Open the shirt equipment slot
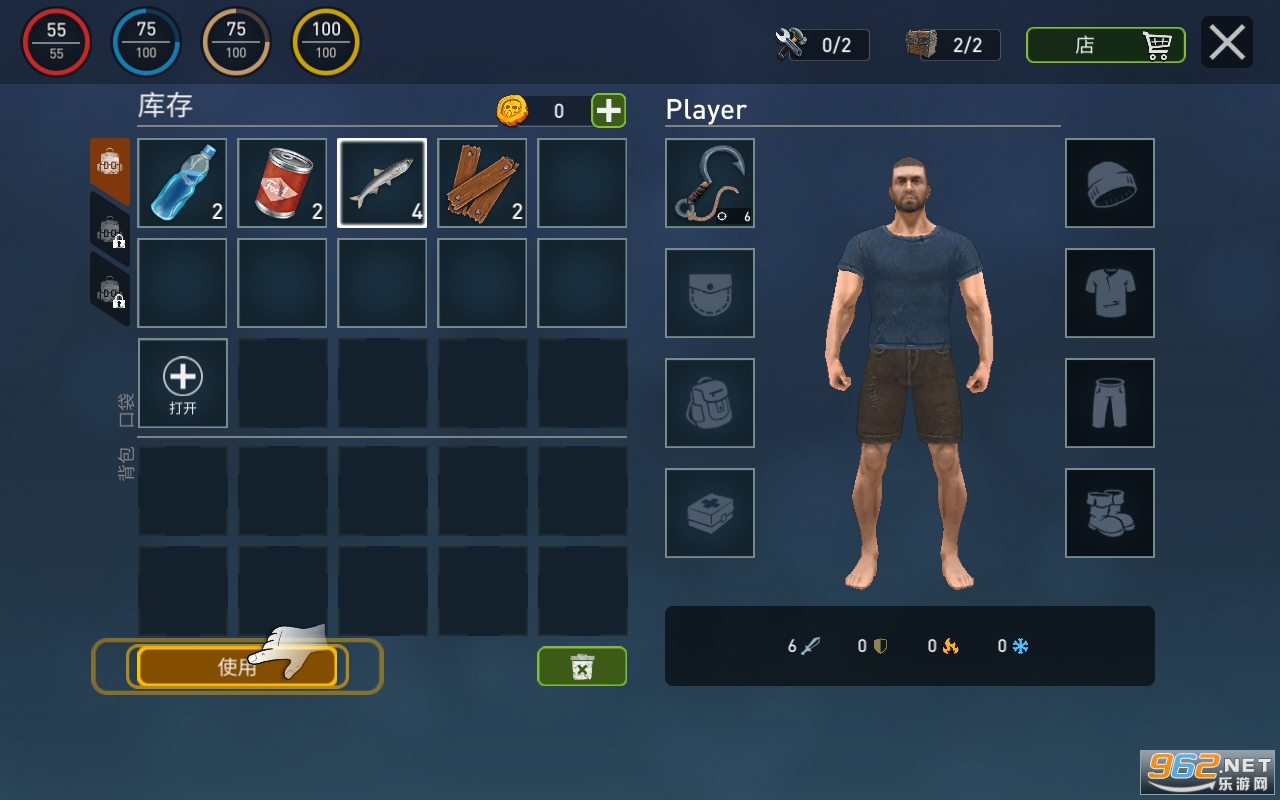Screen dimensions: 1280x800 coord(1110,293)
